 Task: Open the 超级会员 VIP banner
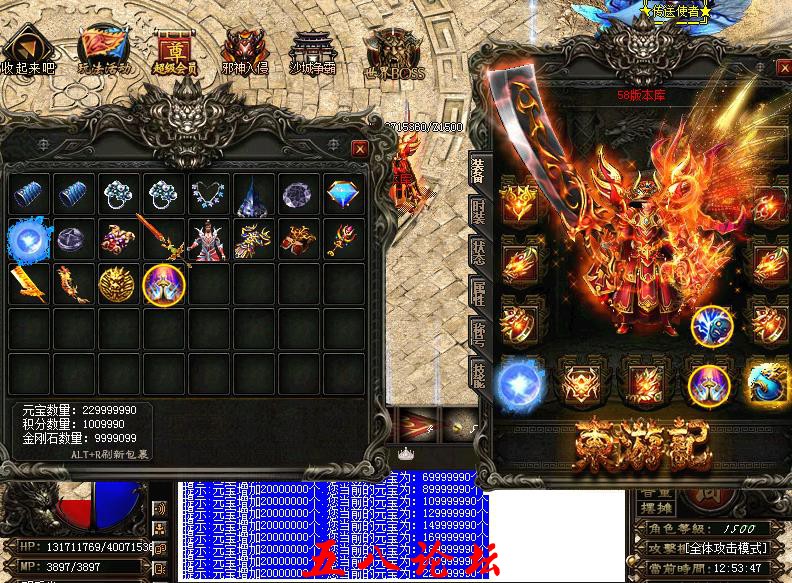coord(174,46)
